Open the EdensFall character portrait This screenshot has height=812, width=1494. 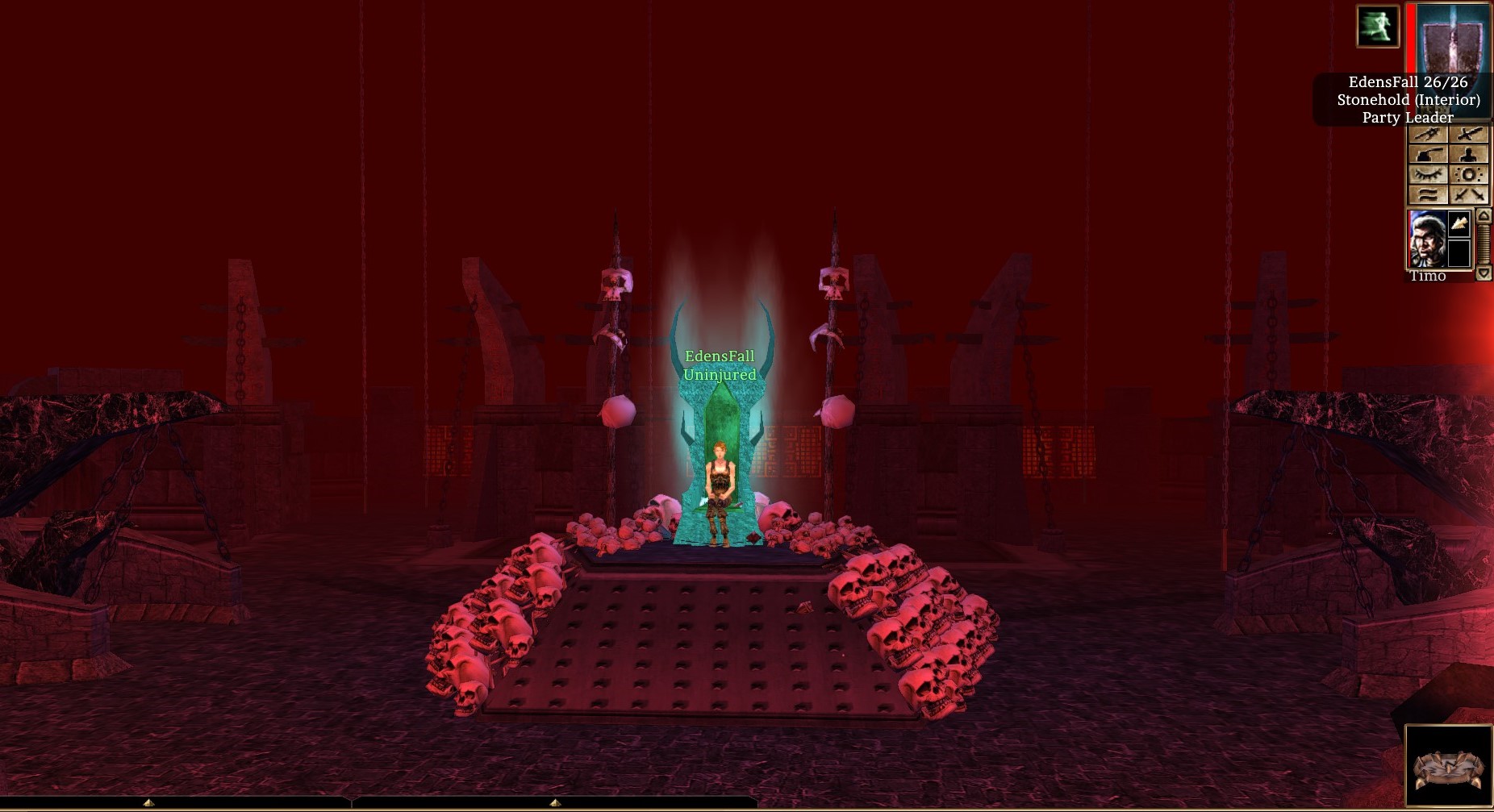(x=1450, y=38)
